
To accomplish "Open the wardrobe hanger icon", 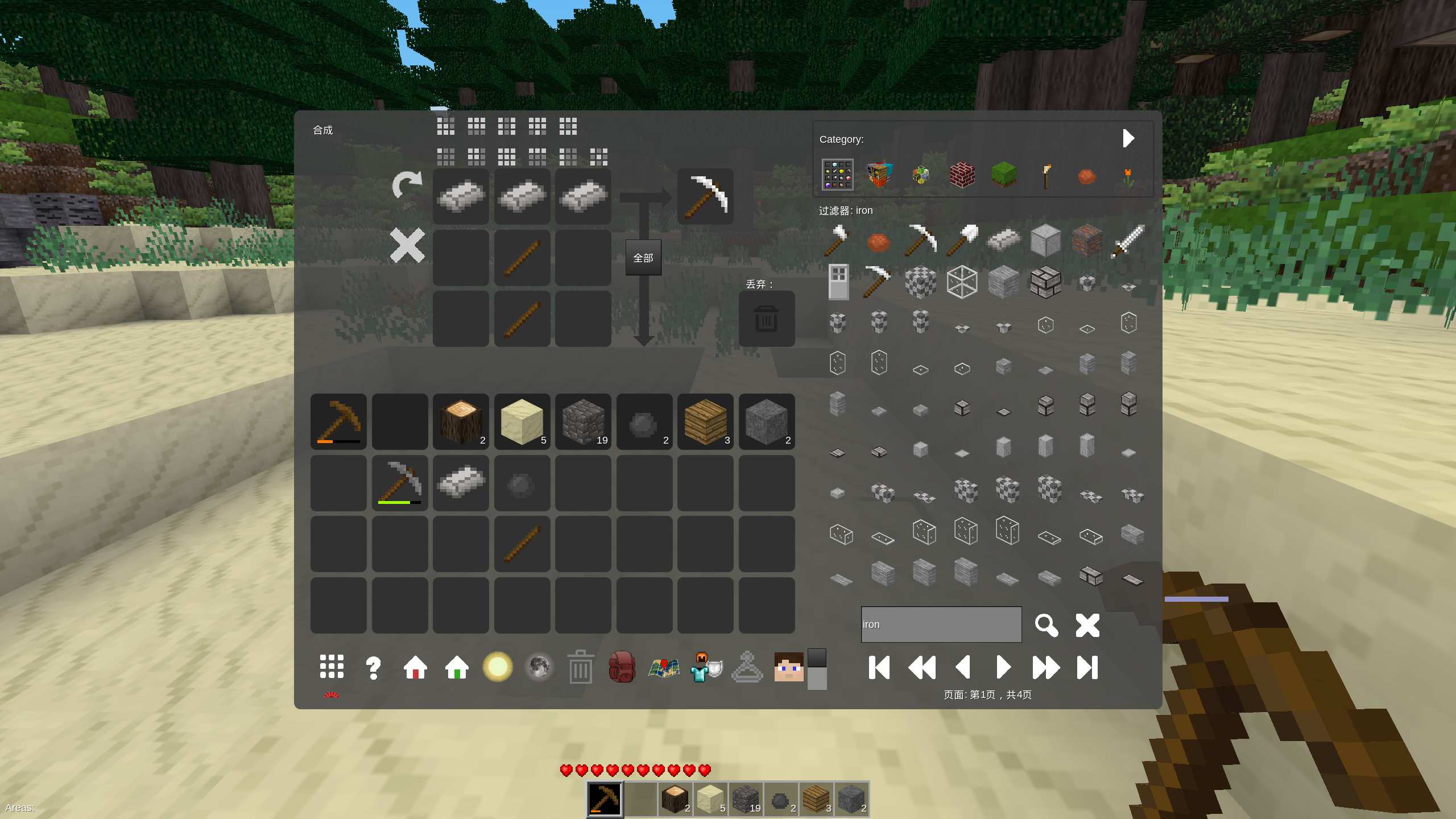I will pos(747,668).
